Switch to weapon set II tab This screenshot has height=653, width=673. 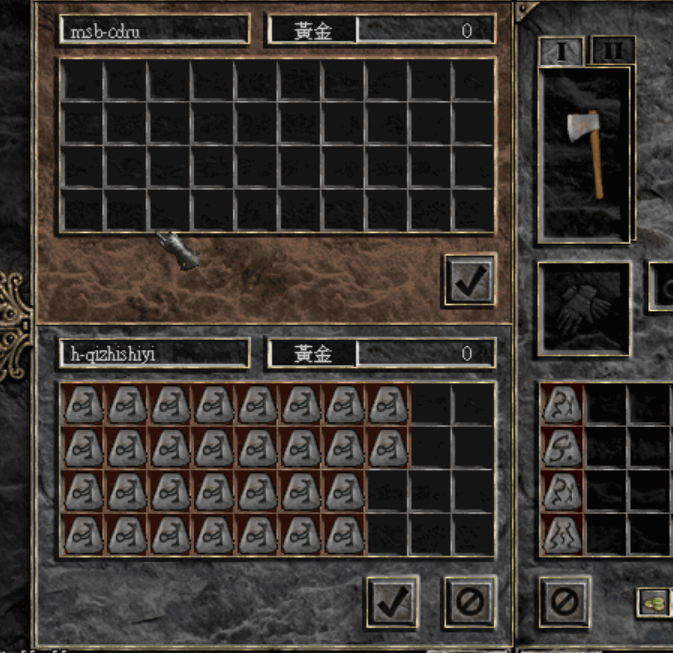pos(612,50)
